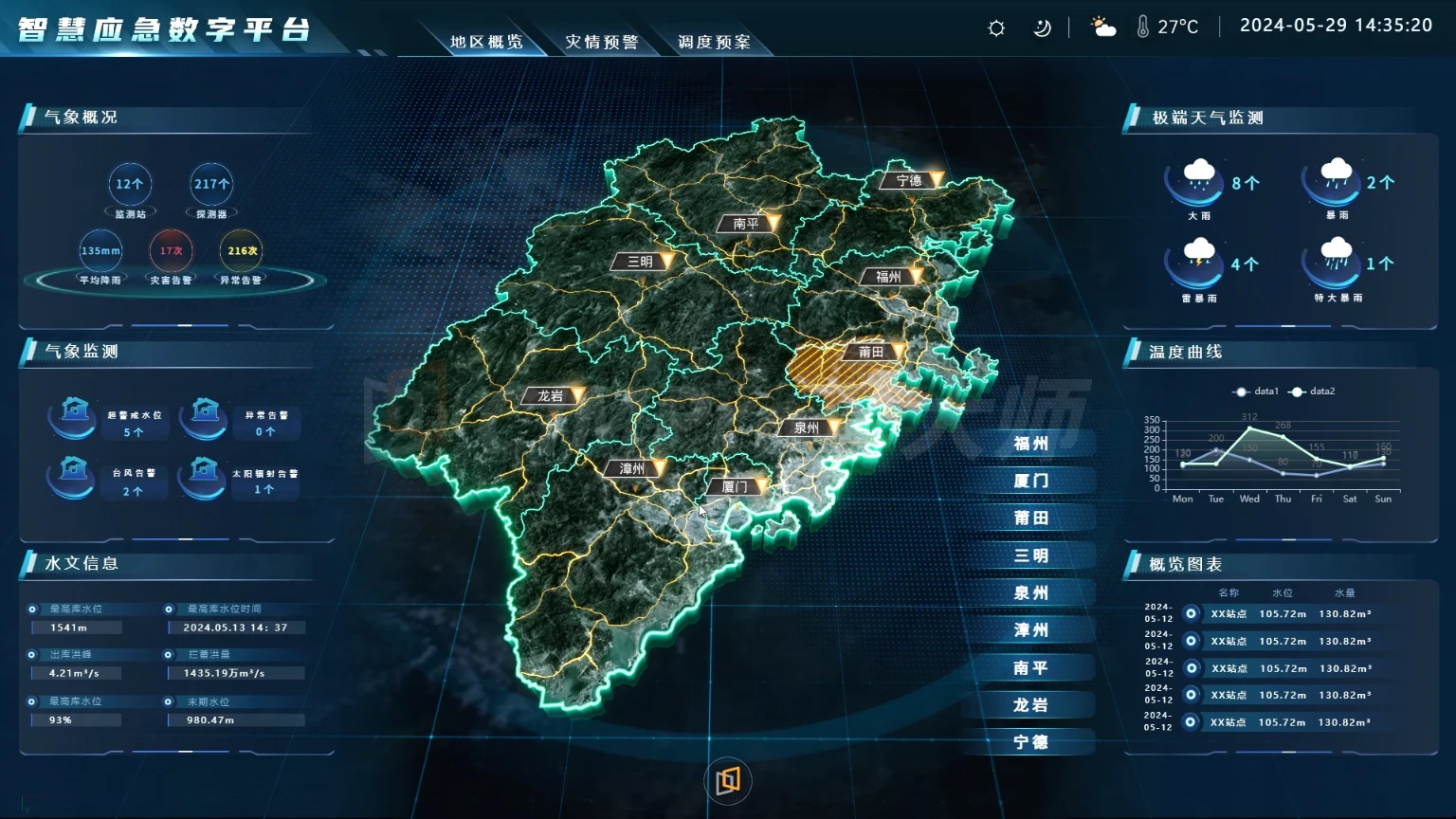Click the compass logo at bottom center

[727, 781]
